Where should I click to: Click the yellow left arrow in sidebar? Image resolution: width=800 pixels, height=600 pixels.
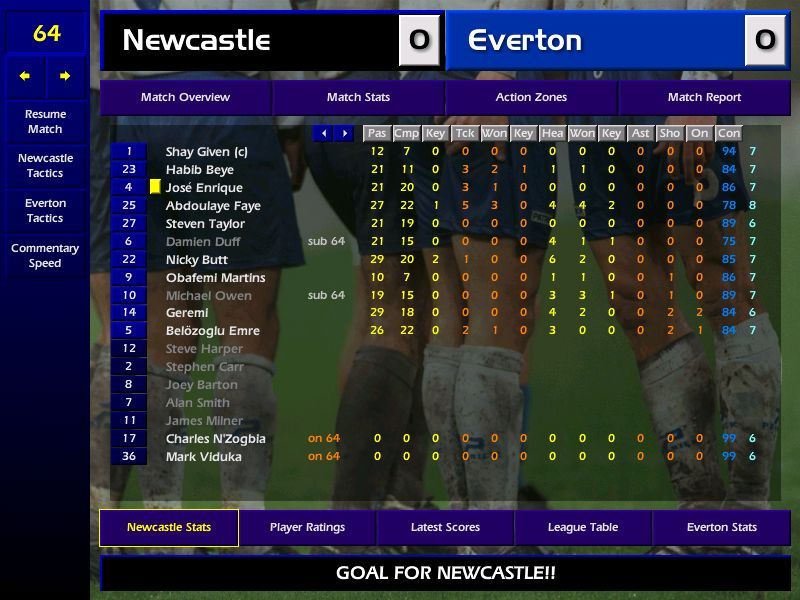25,76
